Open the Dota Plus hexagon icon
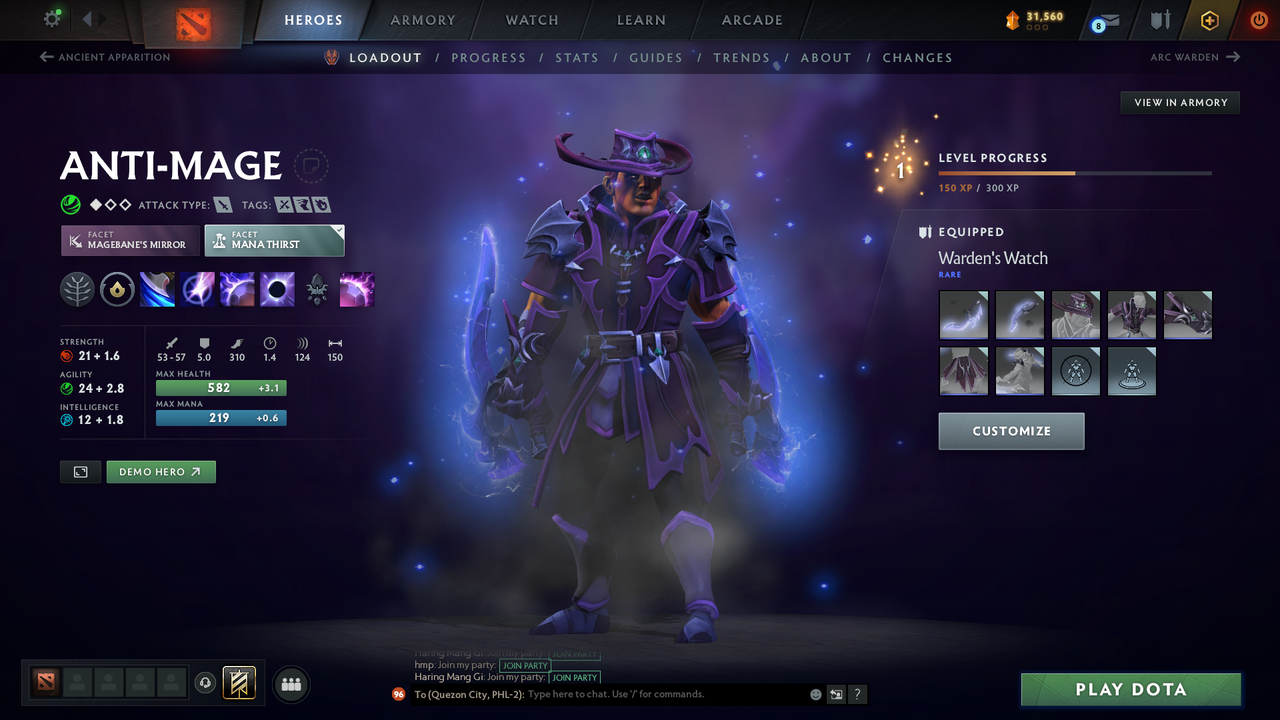 (1209, 20)
